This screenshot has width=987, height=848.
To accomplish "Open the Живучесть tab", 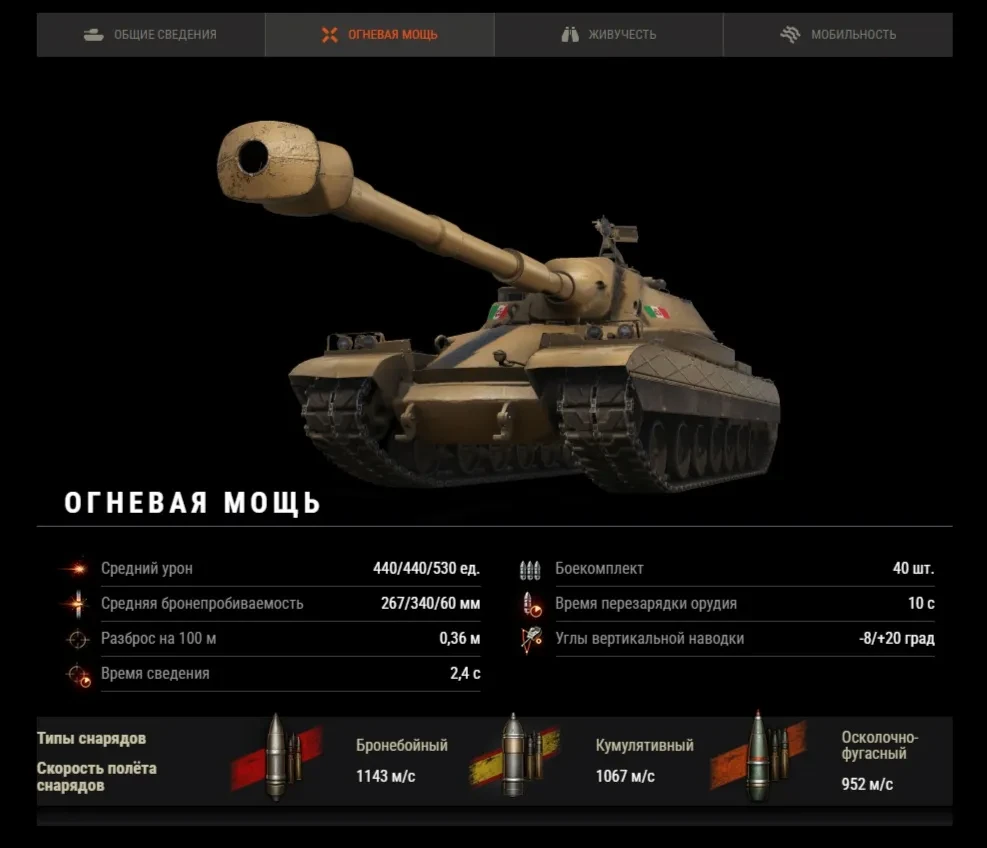I will pyautogui.click(x=609, y=35).
